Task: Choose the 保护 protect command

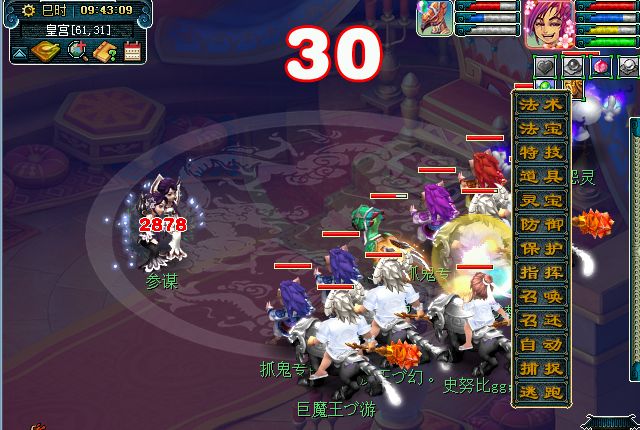Action: click(541, 249)
